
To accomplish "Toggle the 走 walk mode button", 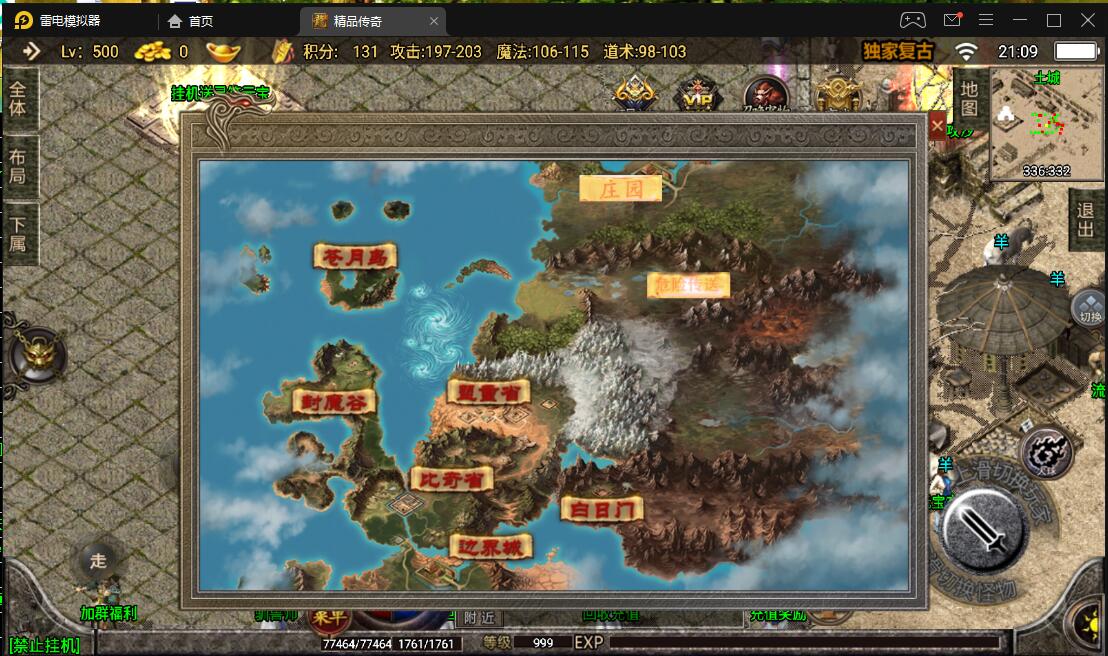I will [x=98, y=561].
